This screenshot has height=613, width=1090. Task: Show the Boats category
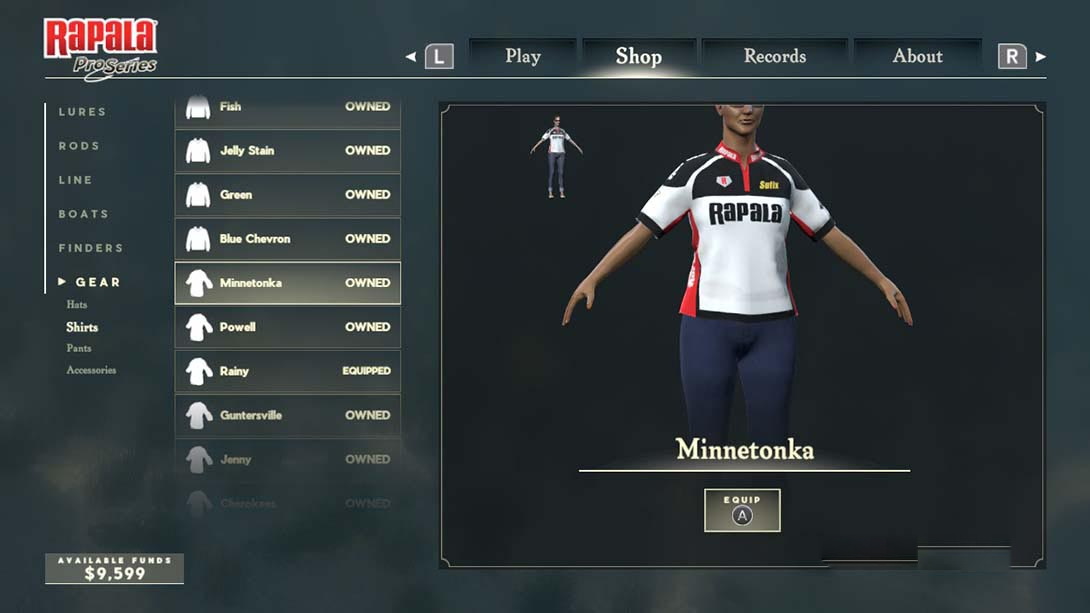point(83,214)
